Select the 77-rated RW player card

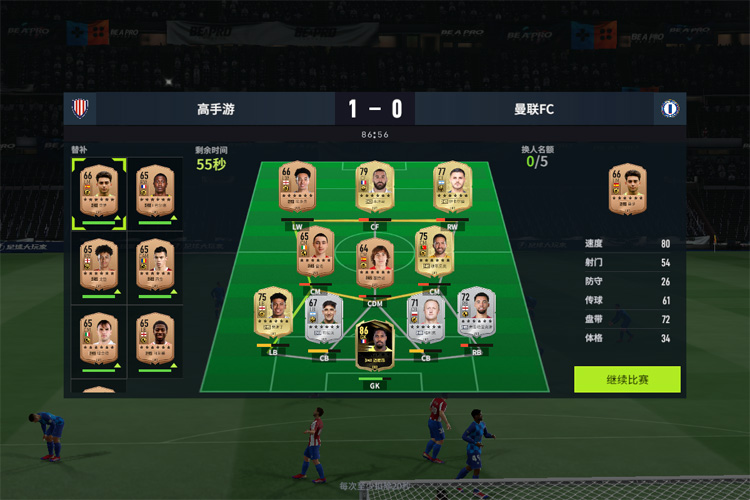[x=452, y=188]
